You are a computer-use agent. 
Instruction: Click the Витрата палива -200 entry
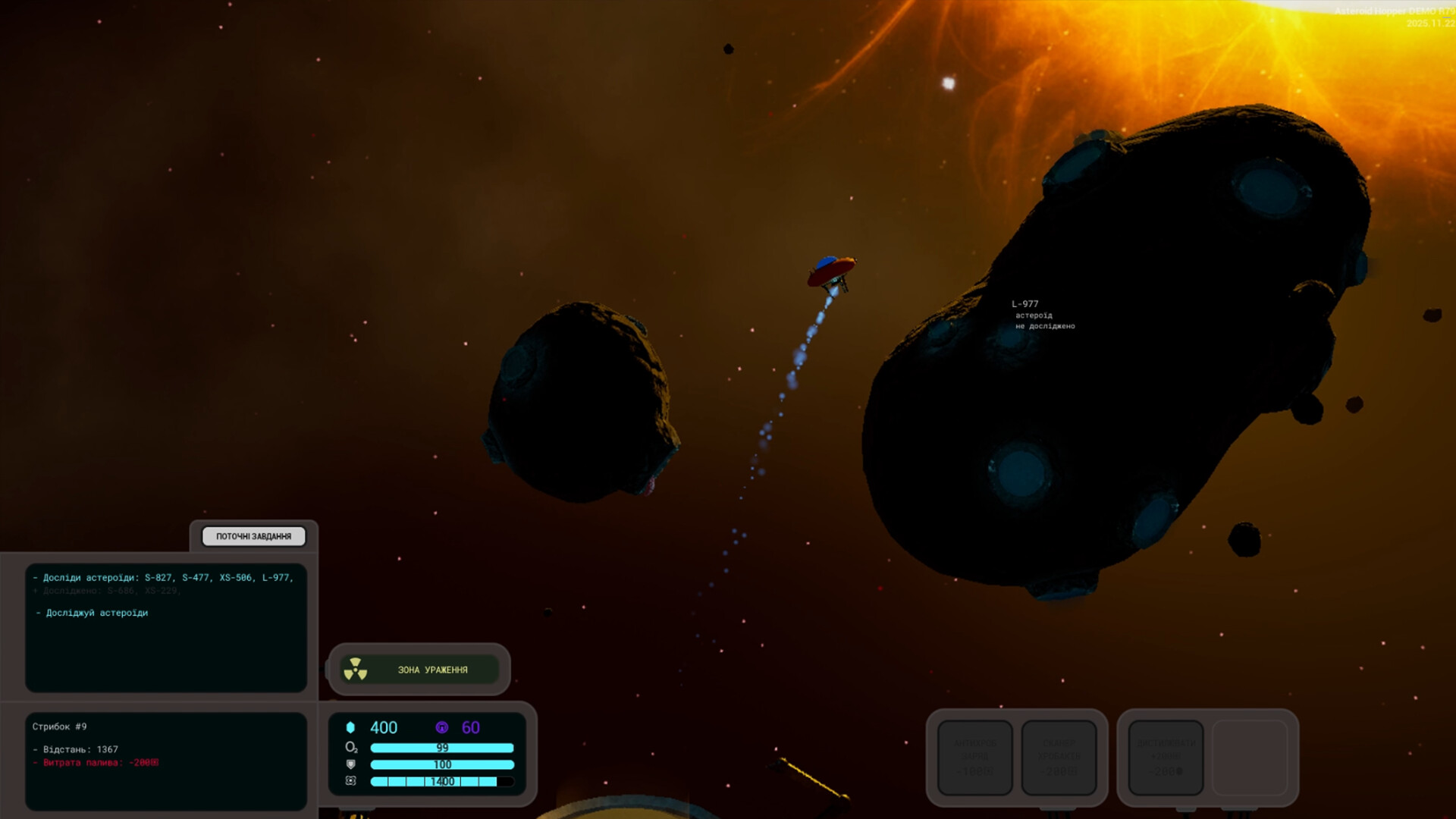(93, 763)
